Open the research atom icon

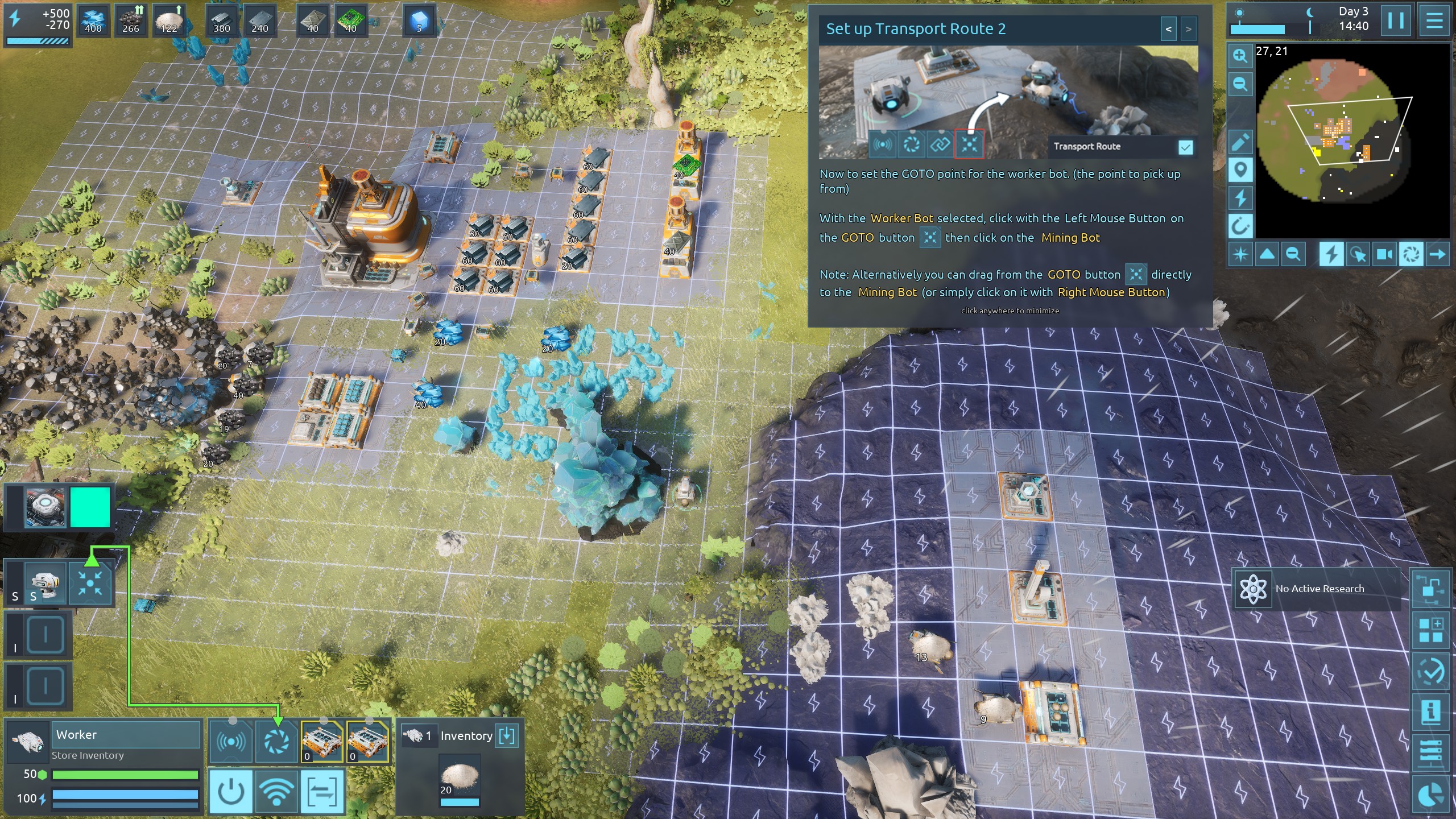[x=1252, y=589]
